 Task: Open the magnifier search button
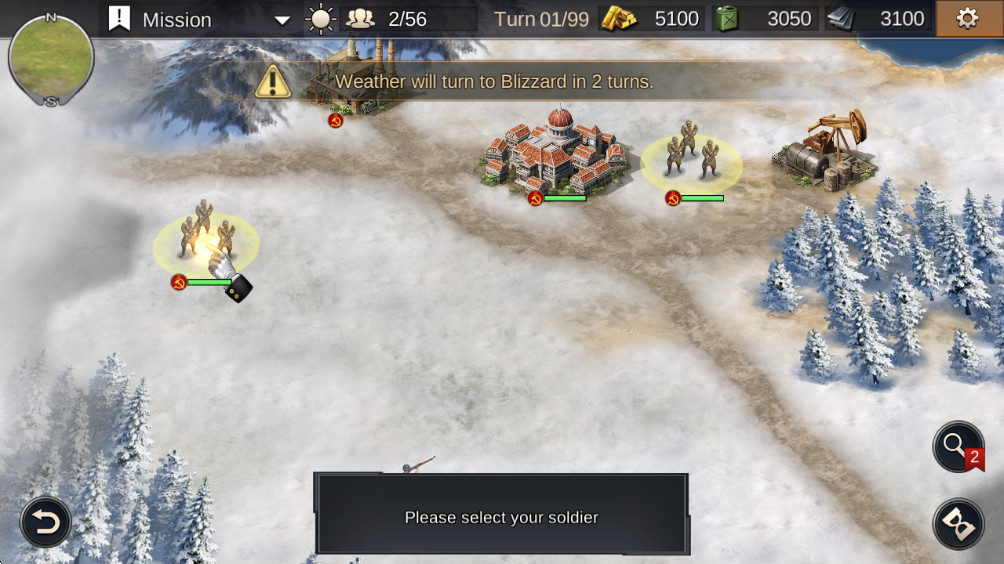coord(957,445)
